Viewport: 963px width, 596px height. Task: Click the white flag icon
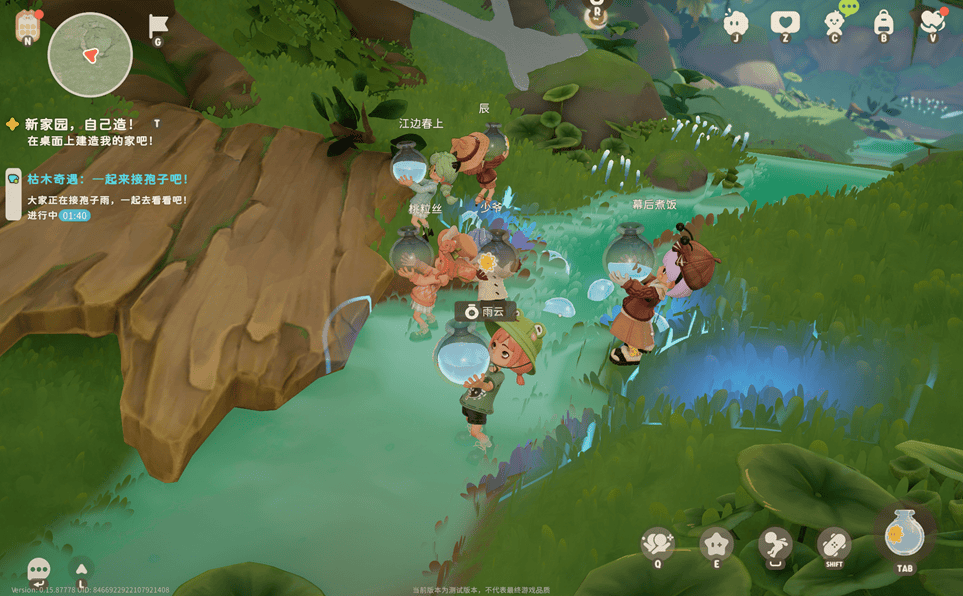157,27
